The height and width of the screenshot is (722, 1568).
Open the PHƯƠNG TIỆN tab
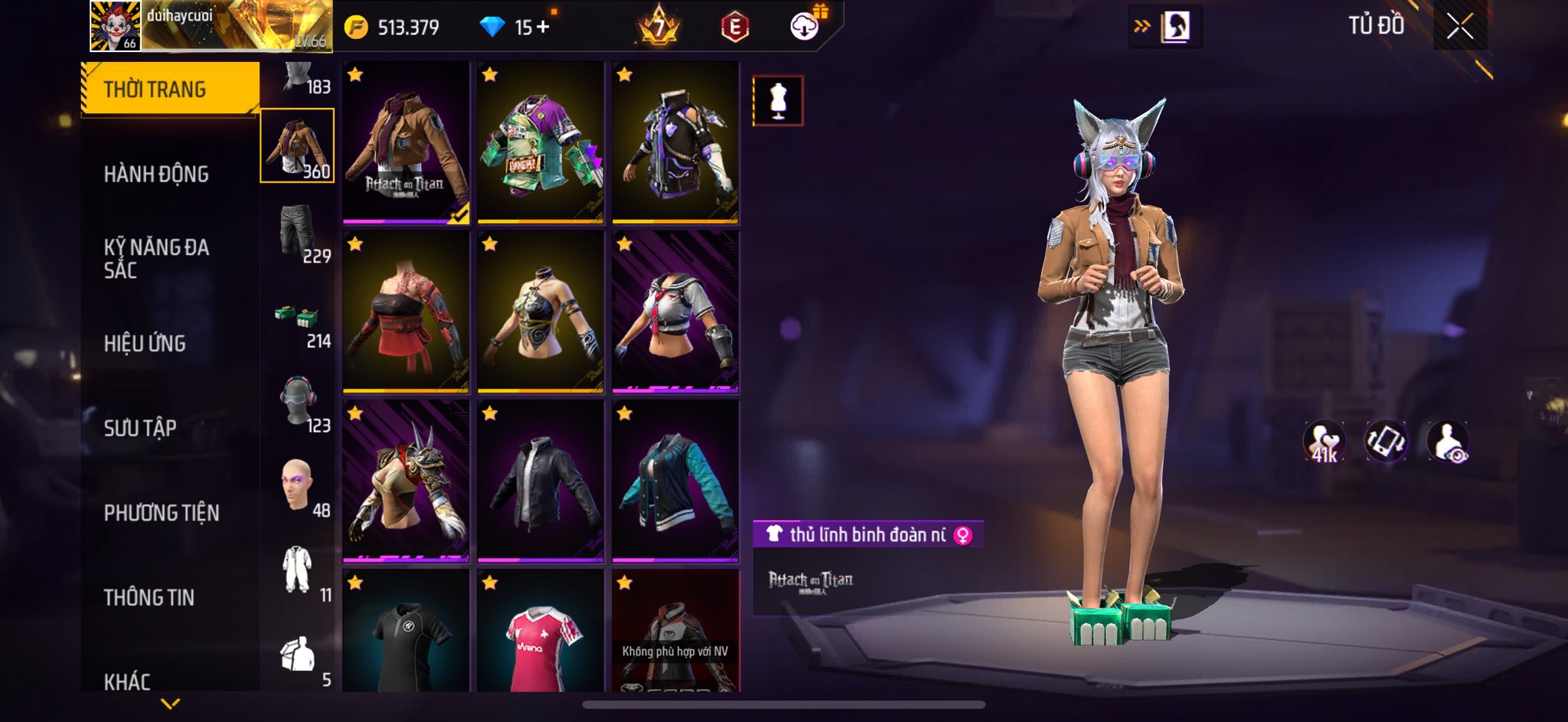point(162,513)
